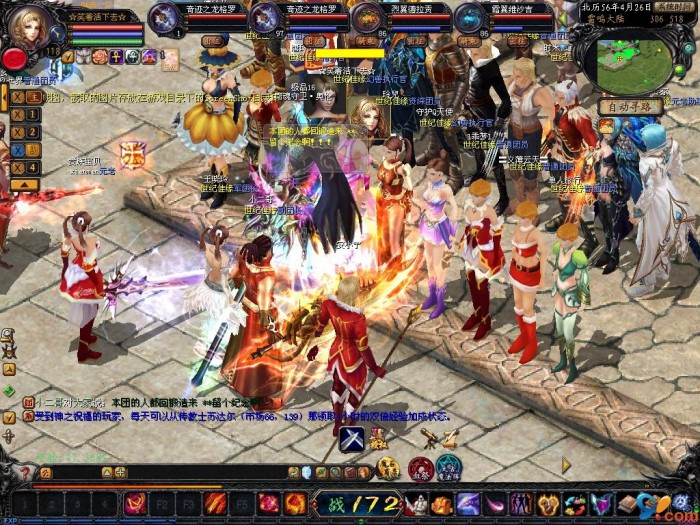Select the 烈翼雷拉贡 pet portrait
Viewport: 700px width, 525px height.
367,17
